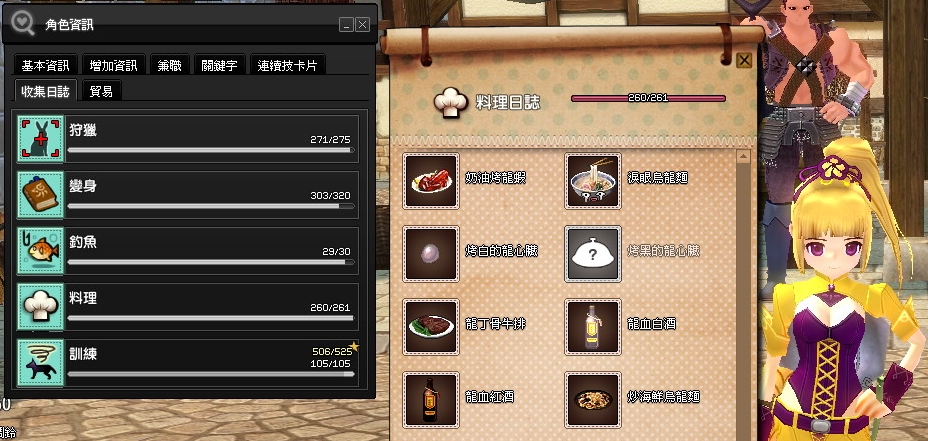Switch to the 基本資訊 tab

tap(46, 66)
